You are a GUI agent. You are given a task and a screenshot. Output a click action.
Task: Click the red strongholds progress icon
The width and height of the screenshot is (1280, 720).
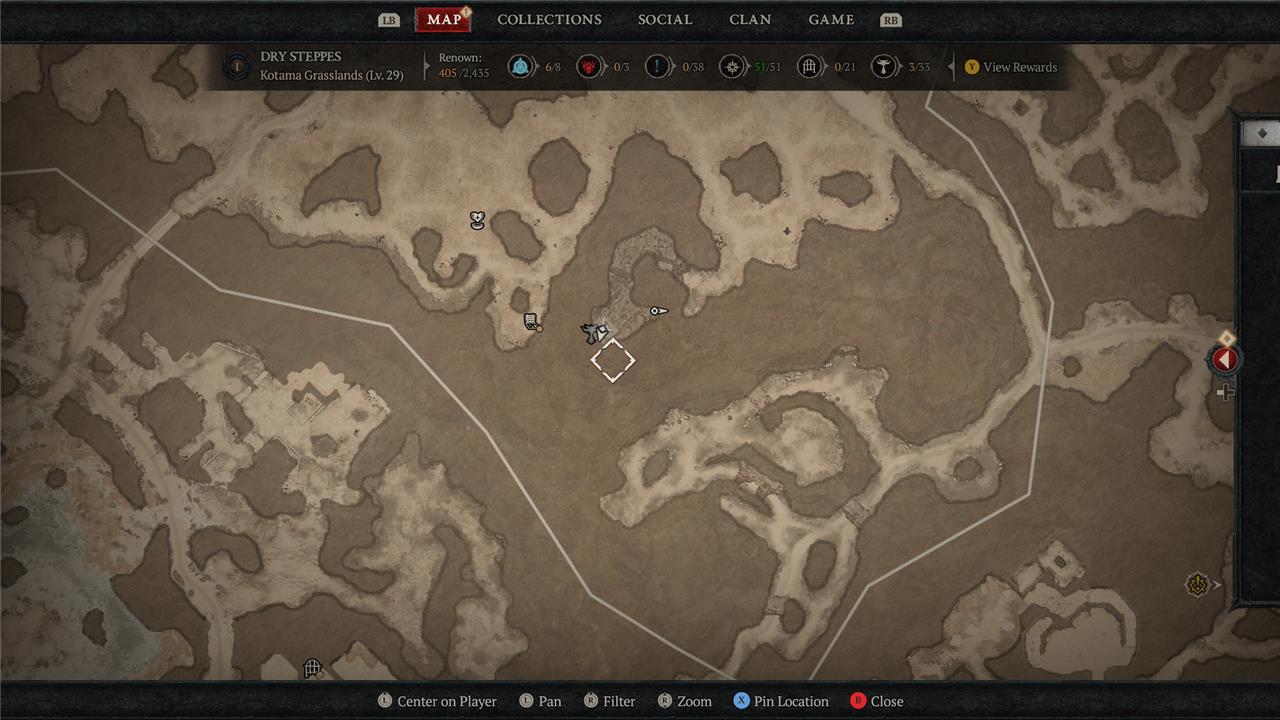pos(590,67)
